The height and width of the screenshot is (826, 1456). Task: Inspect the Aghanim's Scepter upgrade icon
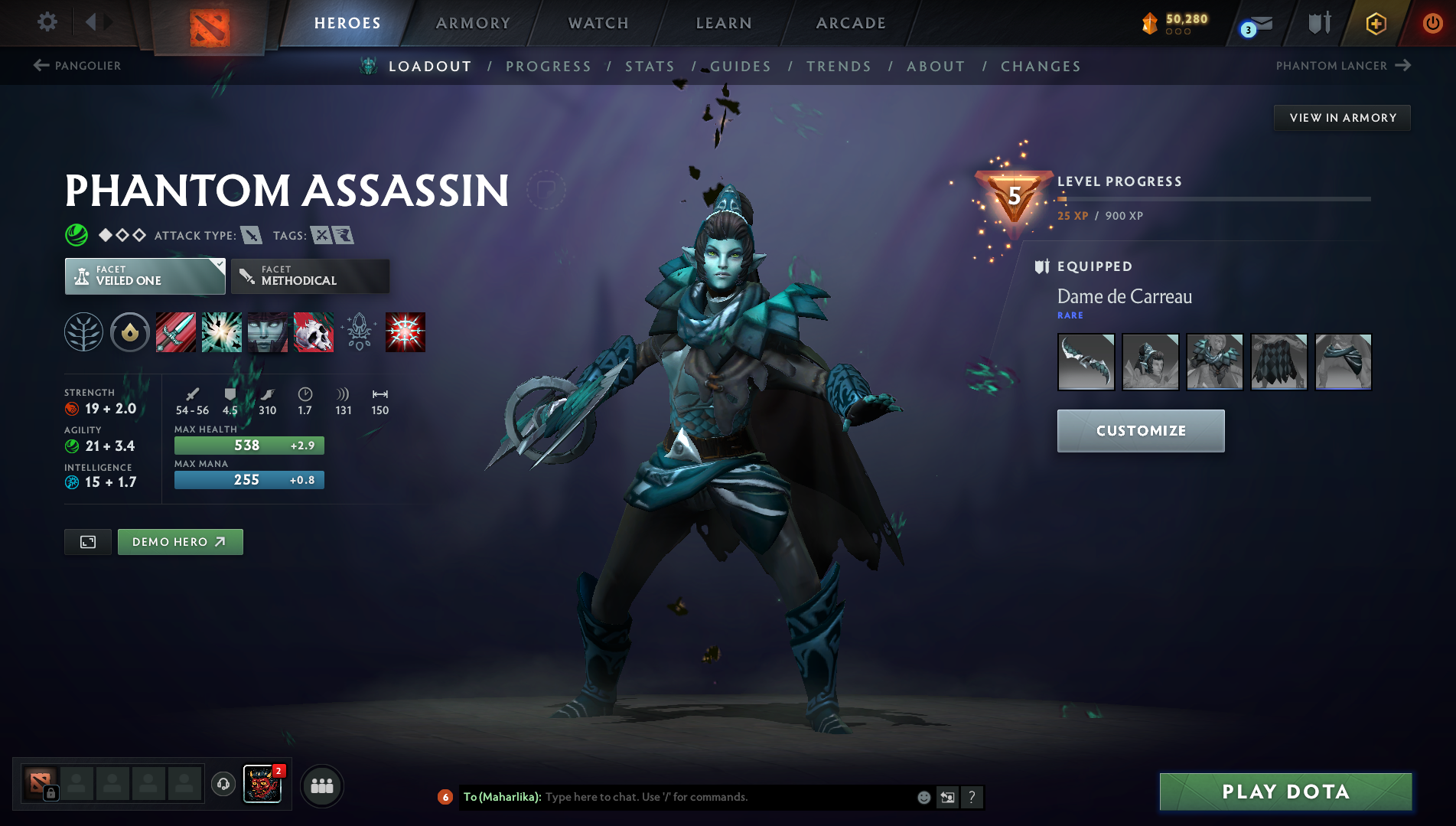[x=359, y=331]
